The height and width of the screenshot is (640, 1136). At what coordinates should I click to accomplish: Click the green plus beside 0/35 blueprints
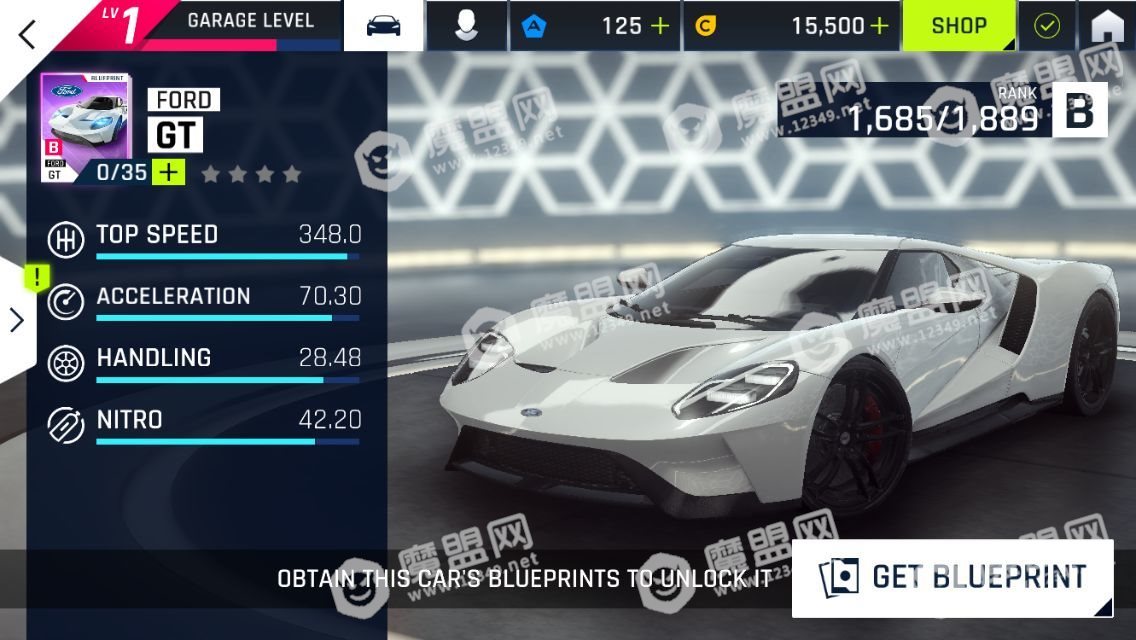click(168, 172)
